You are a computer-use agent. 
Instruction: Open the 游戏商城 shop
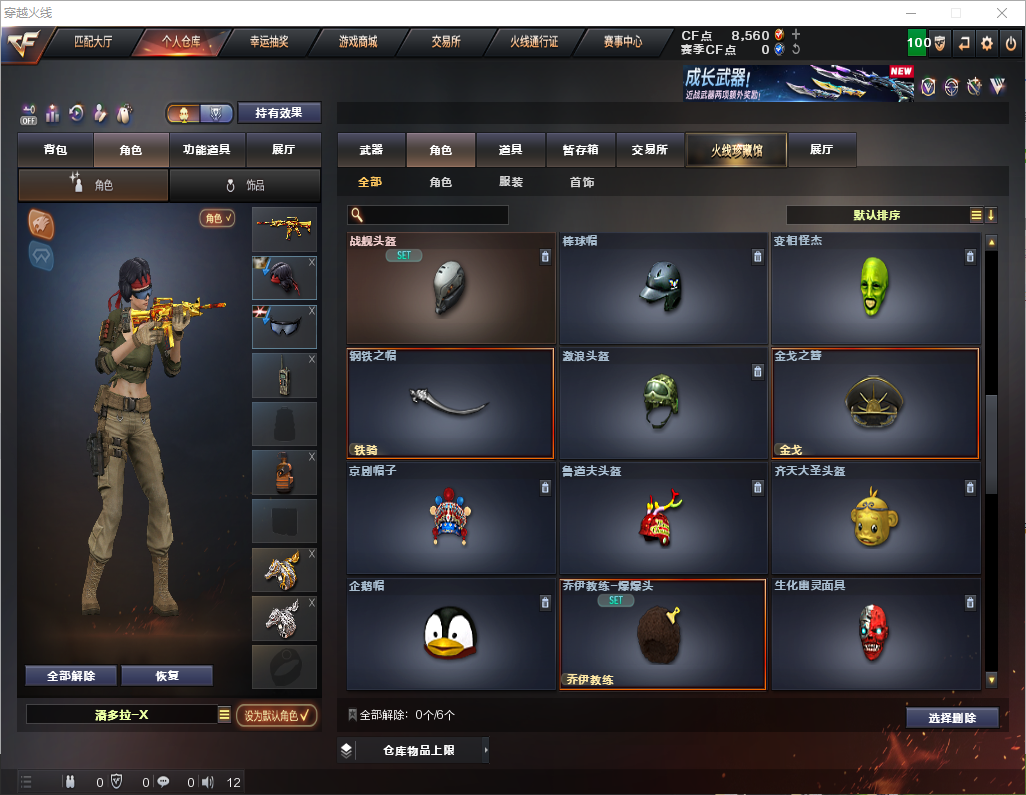tap(357, 42)
